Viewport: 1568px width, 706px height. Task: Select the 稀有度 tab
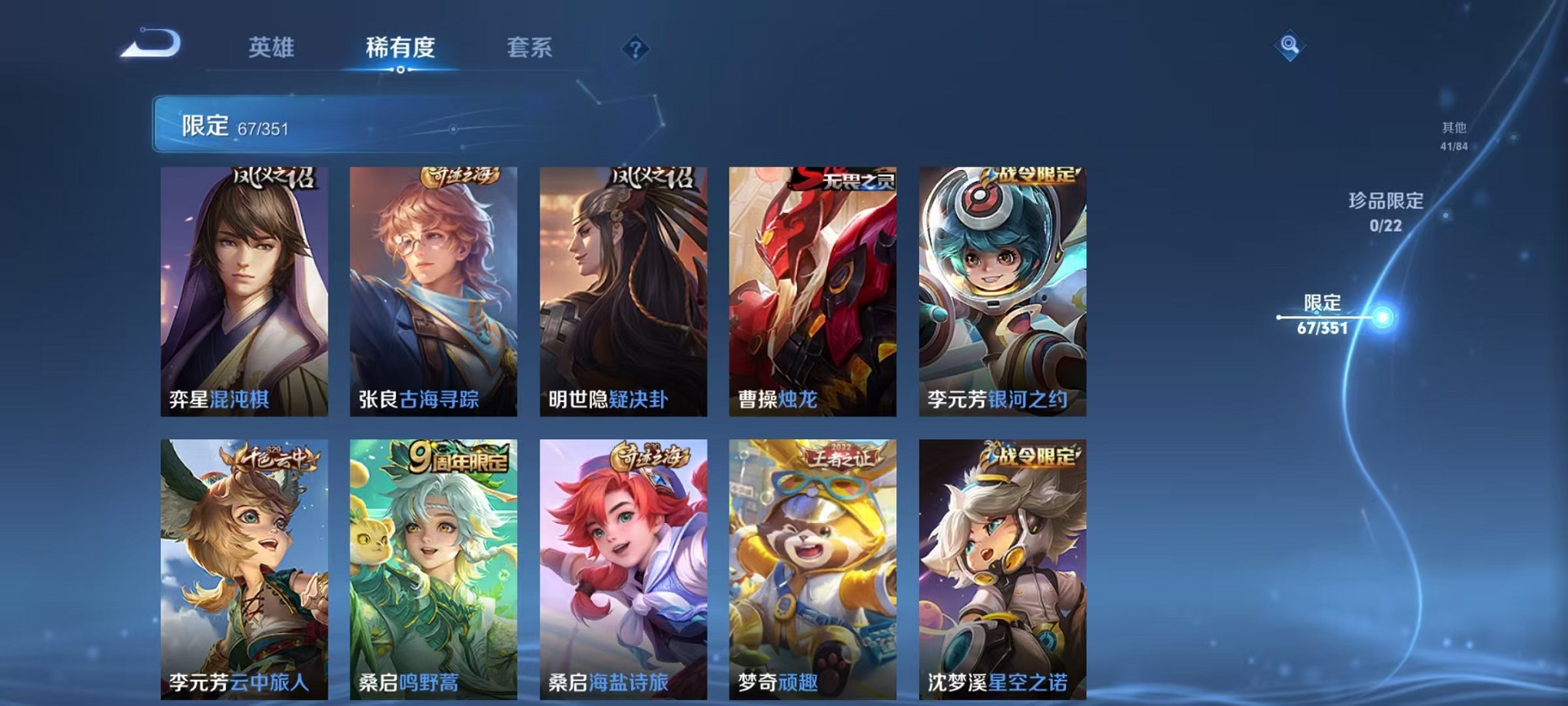[400, 48]
